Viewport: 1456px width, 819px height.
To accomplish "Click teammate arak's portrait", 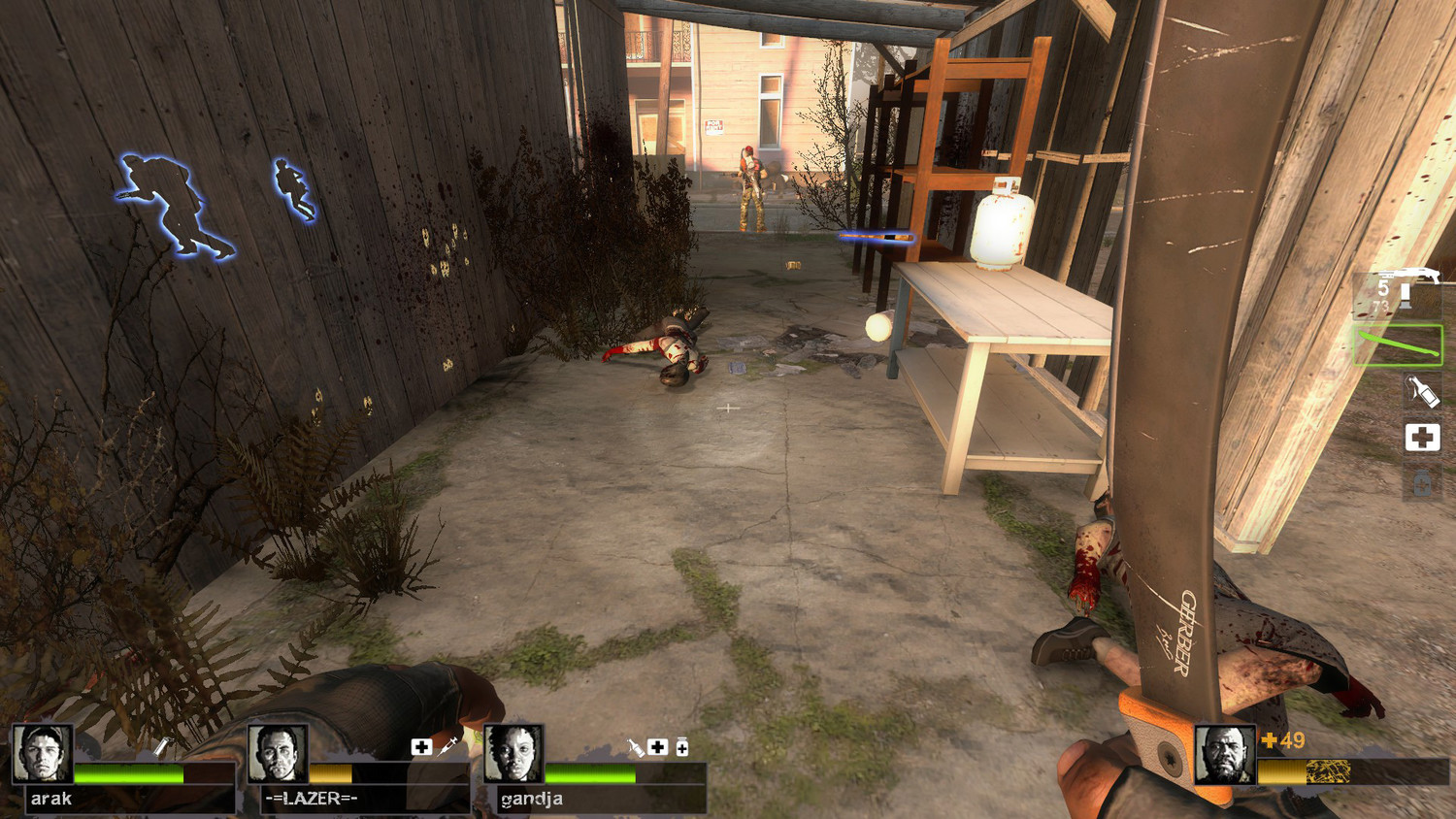I will 41,753.
